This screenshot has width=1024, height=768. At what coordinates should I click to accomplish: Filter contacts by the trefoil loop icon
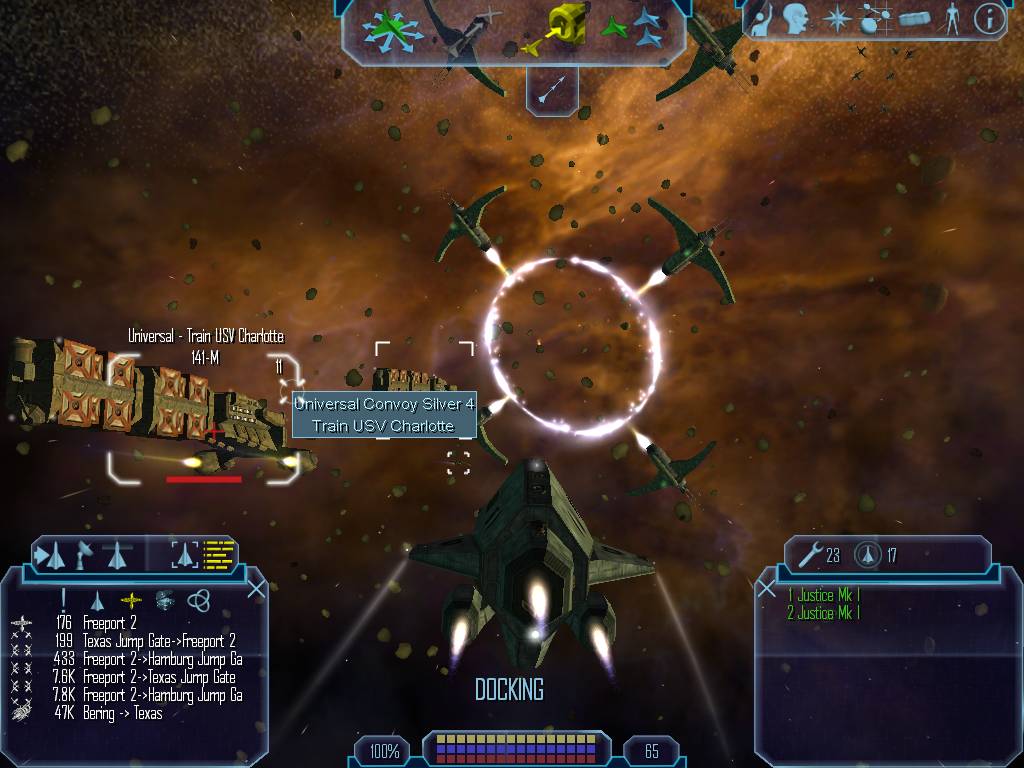[x=198, y=599]
